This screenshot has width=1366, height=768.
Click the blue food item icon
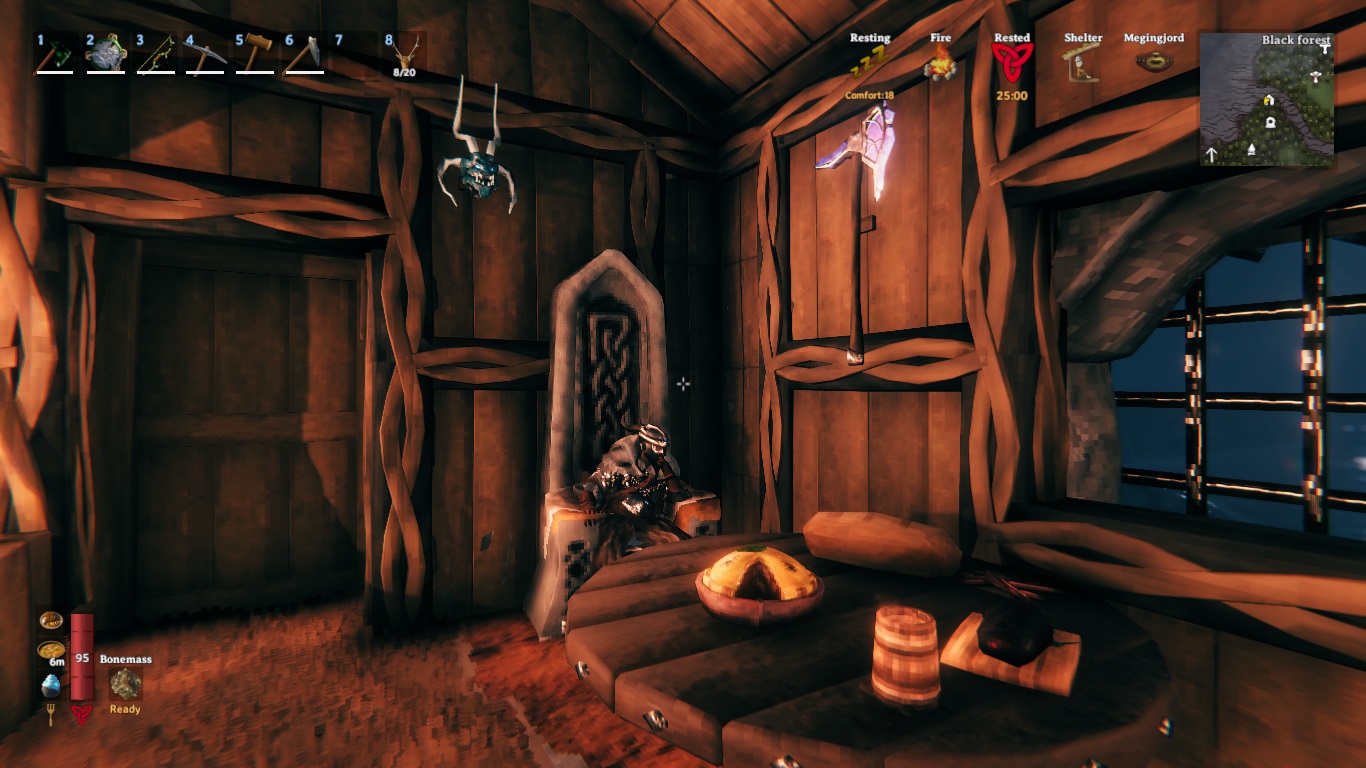click(x=51, y=686)
